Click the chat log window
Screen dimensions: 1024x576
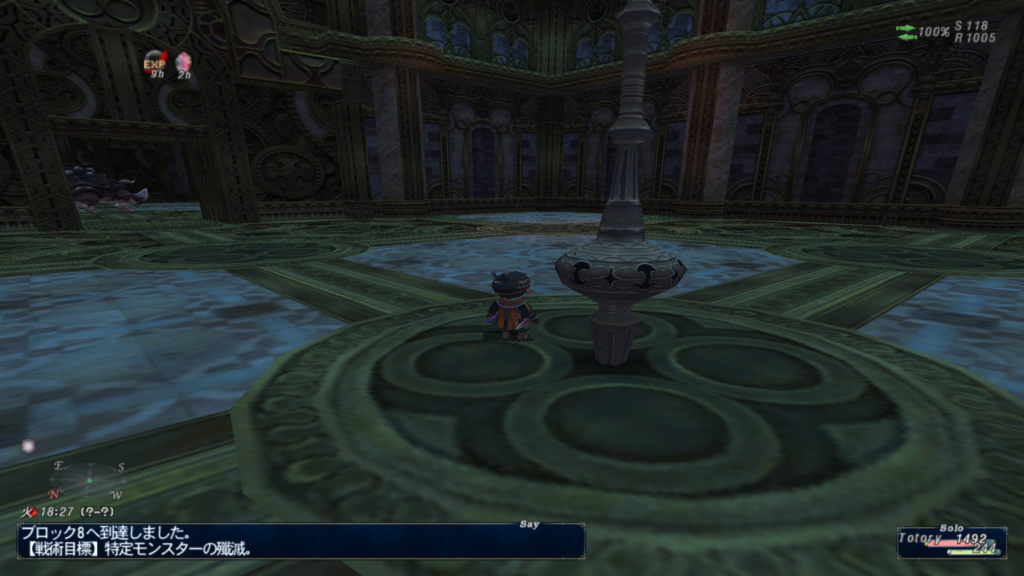300,540
